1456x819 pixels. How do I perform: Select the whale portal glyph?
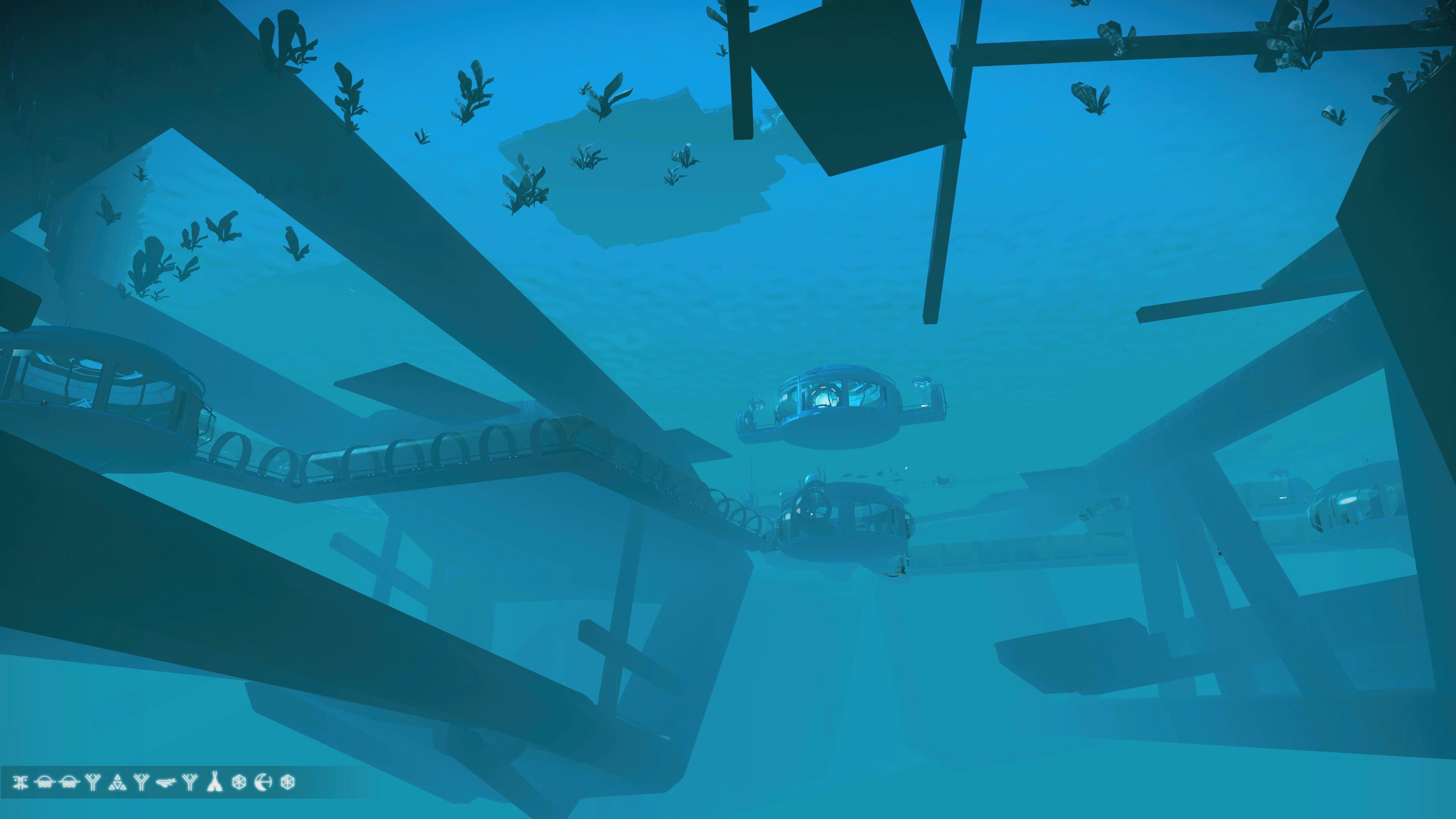[x=166, y=782]
